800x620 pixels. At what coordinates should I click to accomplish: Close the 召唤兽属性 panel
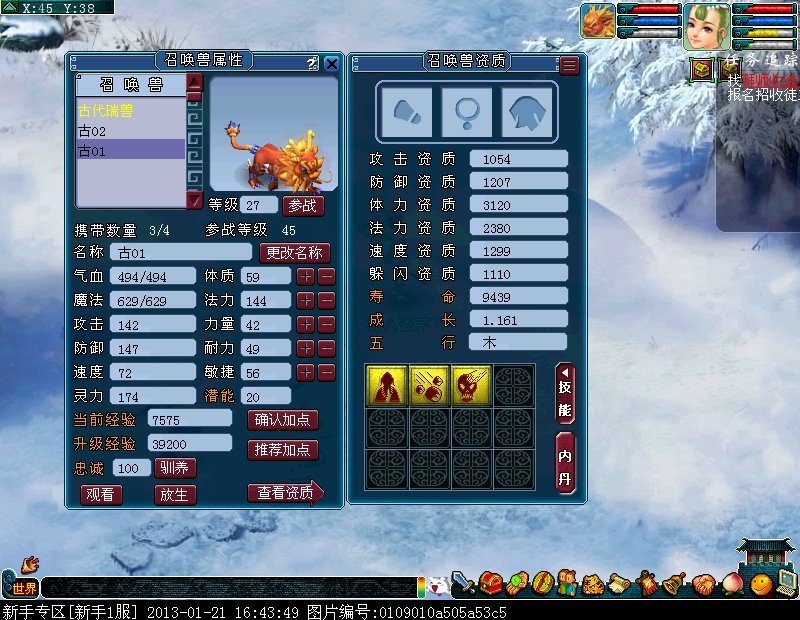[332, 64]
